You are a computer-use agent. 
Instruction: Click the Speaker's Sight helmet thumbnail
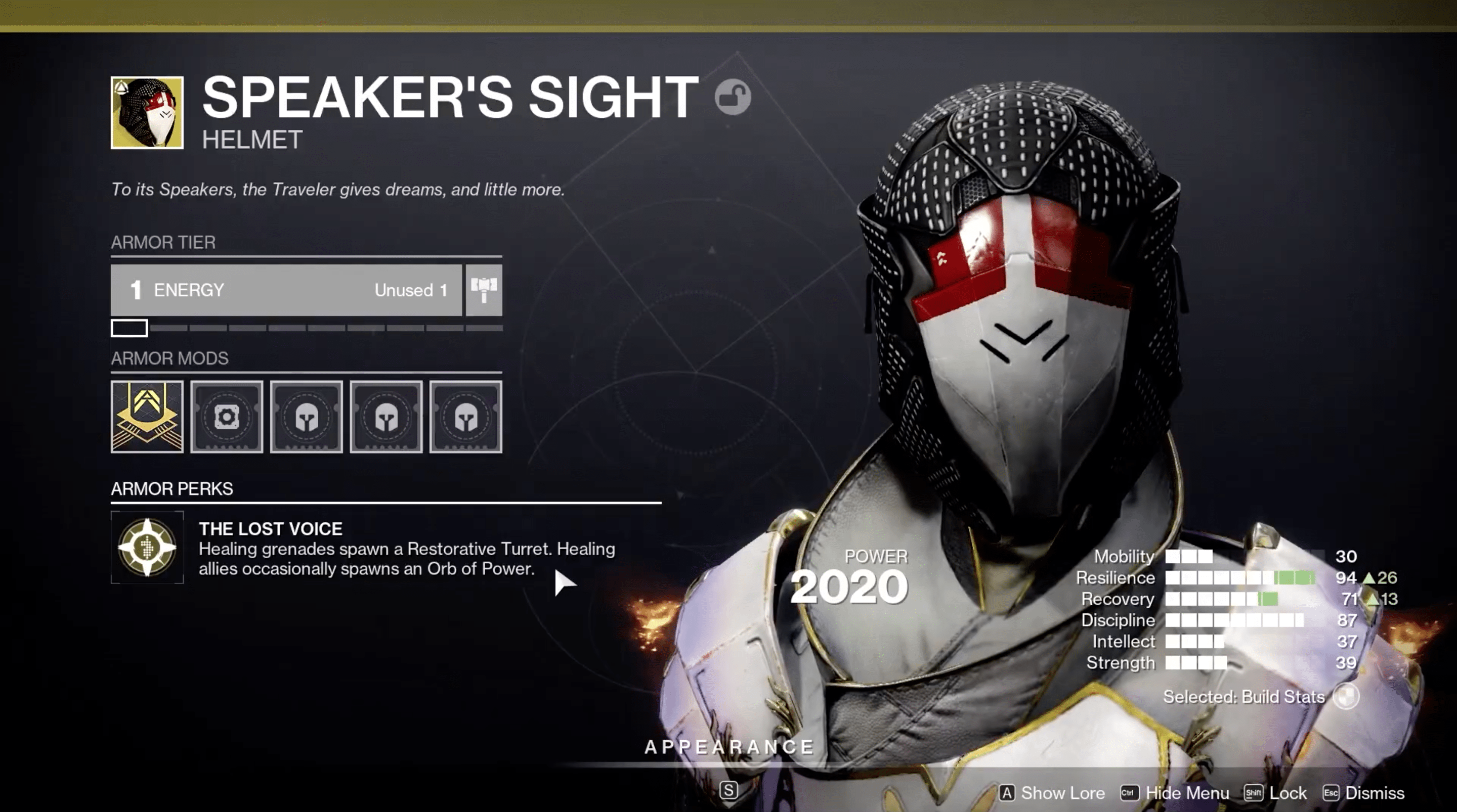147,113
